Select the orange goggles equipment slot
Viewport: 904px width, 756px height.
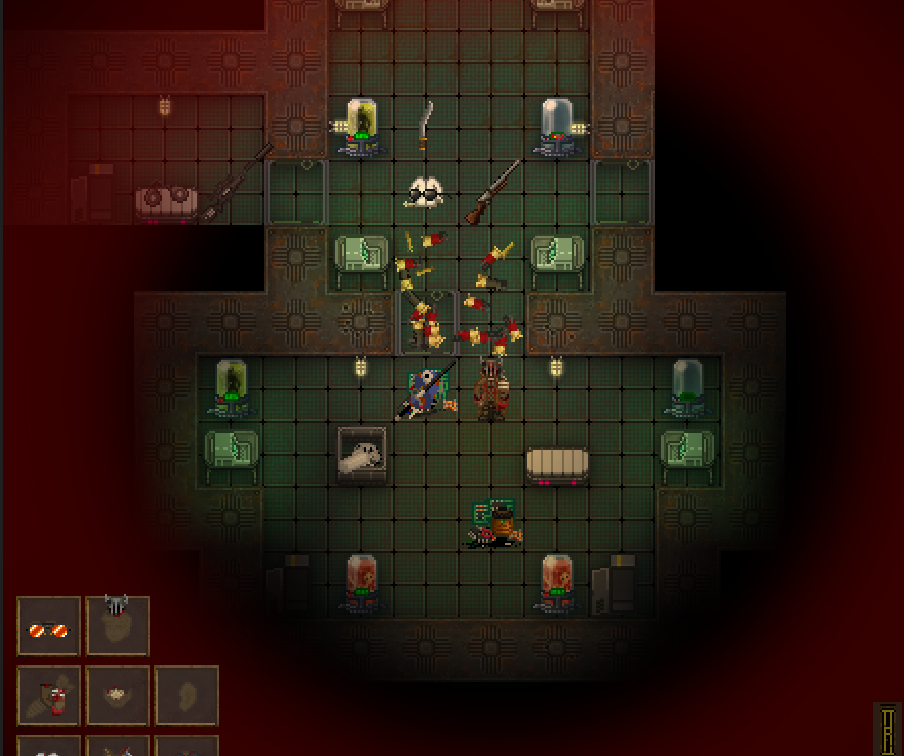point(48,627)
